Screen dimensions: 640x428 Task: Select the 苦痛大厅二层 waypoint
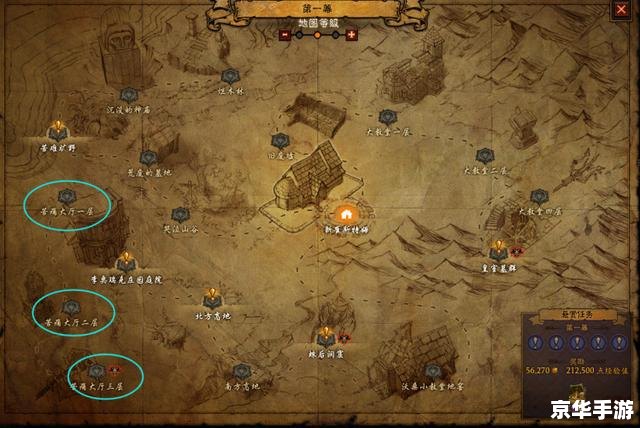click(71, 307)
